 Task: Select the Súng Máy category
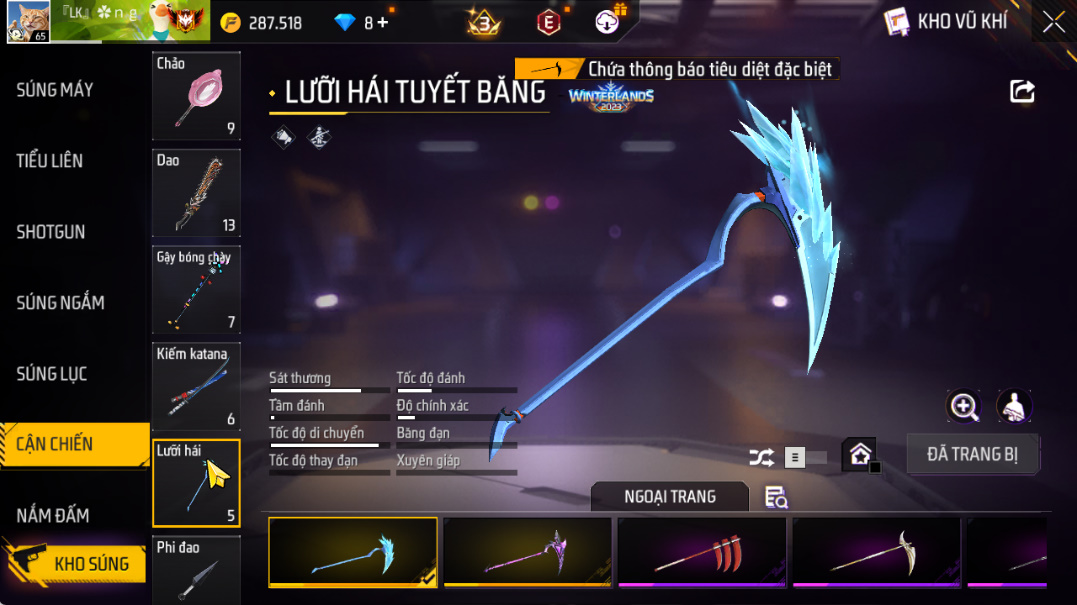(x=55, y=90)
